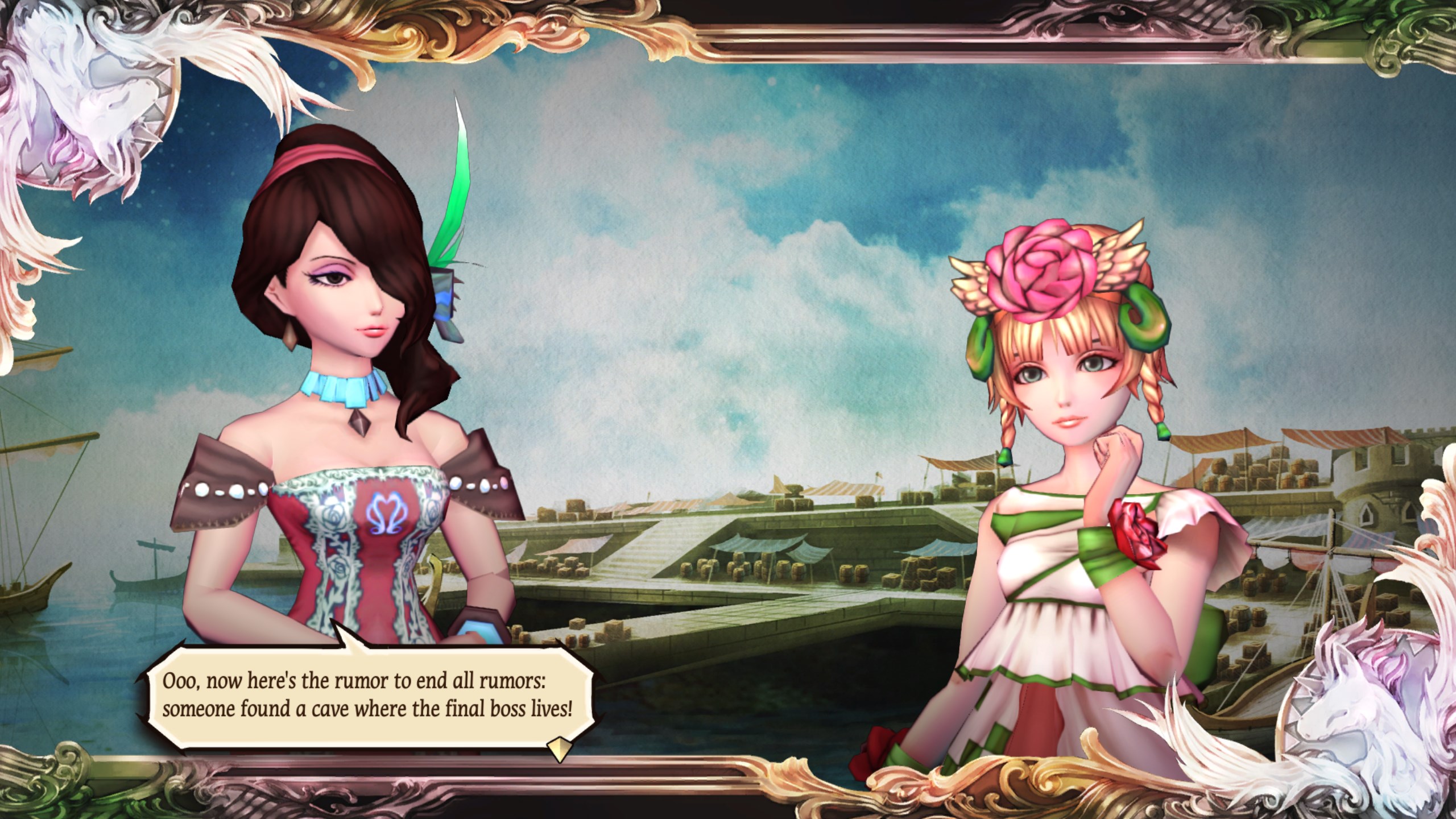Advance dialogue with the gold arrow indicator
The height and width of the screenshot is (819, 1456).
point(558,749)
